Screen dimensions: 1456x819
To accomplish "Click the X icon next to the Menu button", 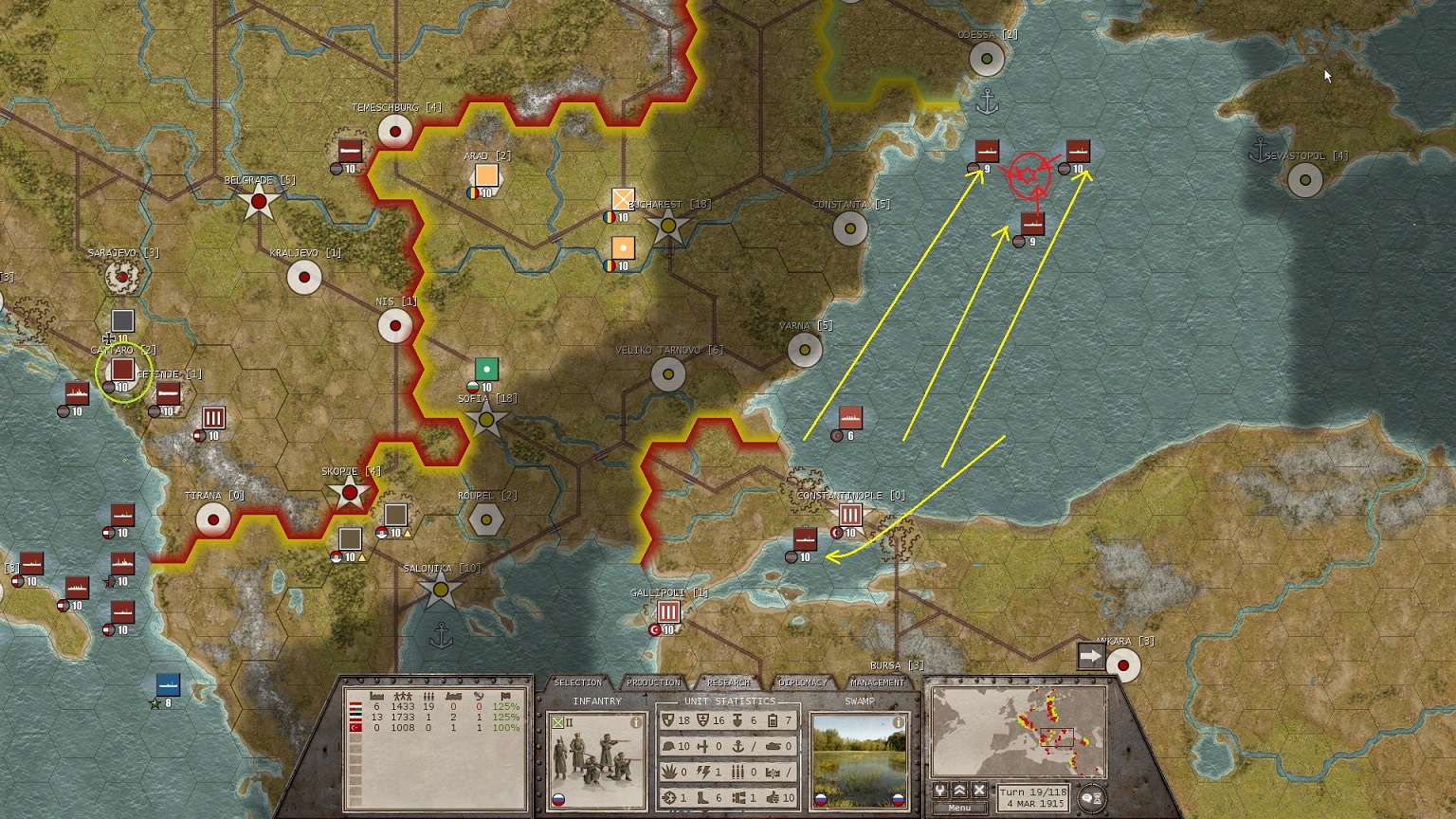I will [978, 791].
